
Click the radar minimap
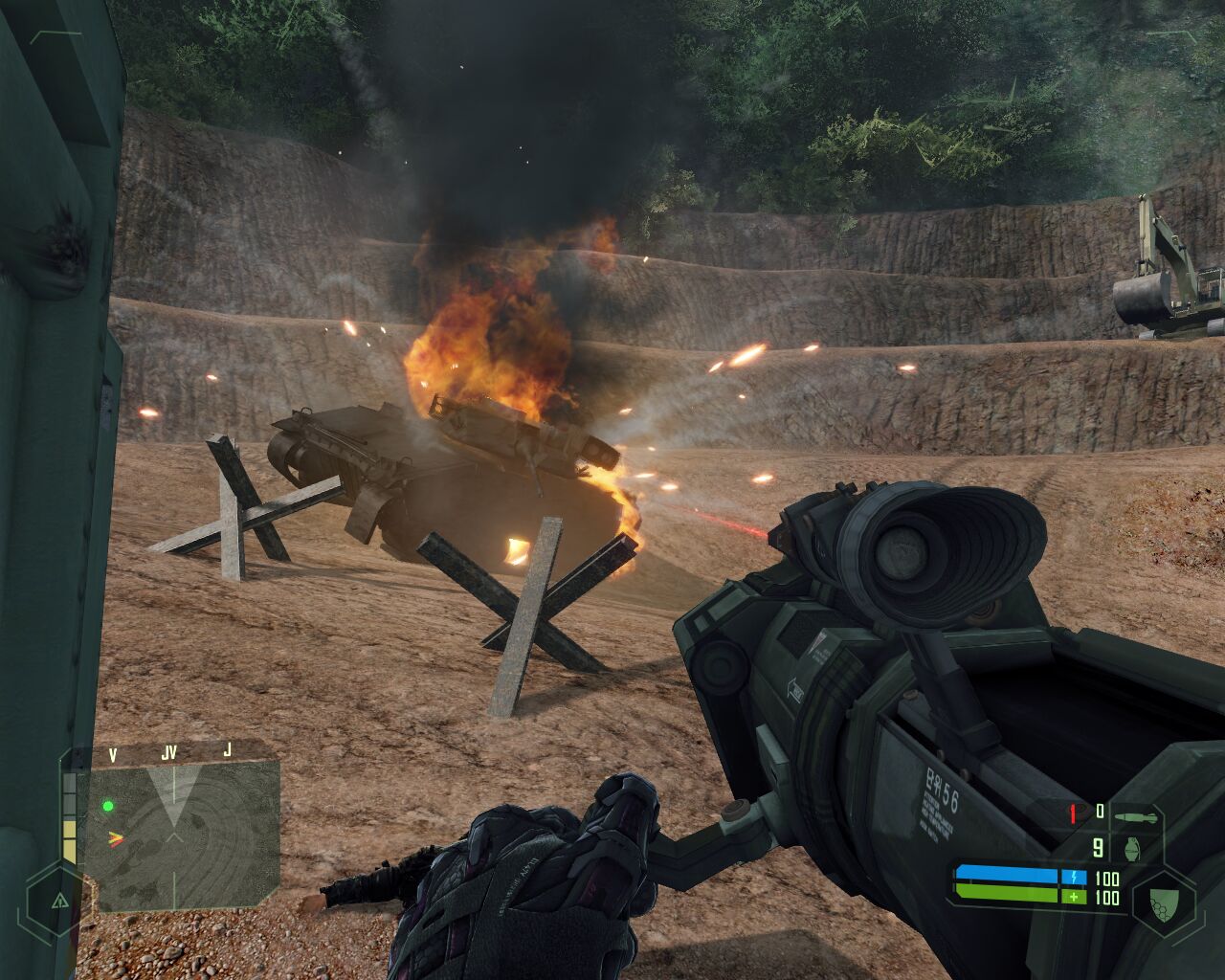point(183,835)
